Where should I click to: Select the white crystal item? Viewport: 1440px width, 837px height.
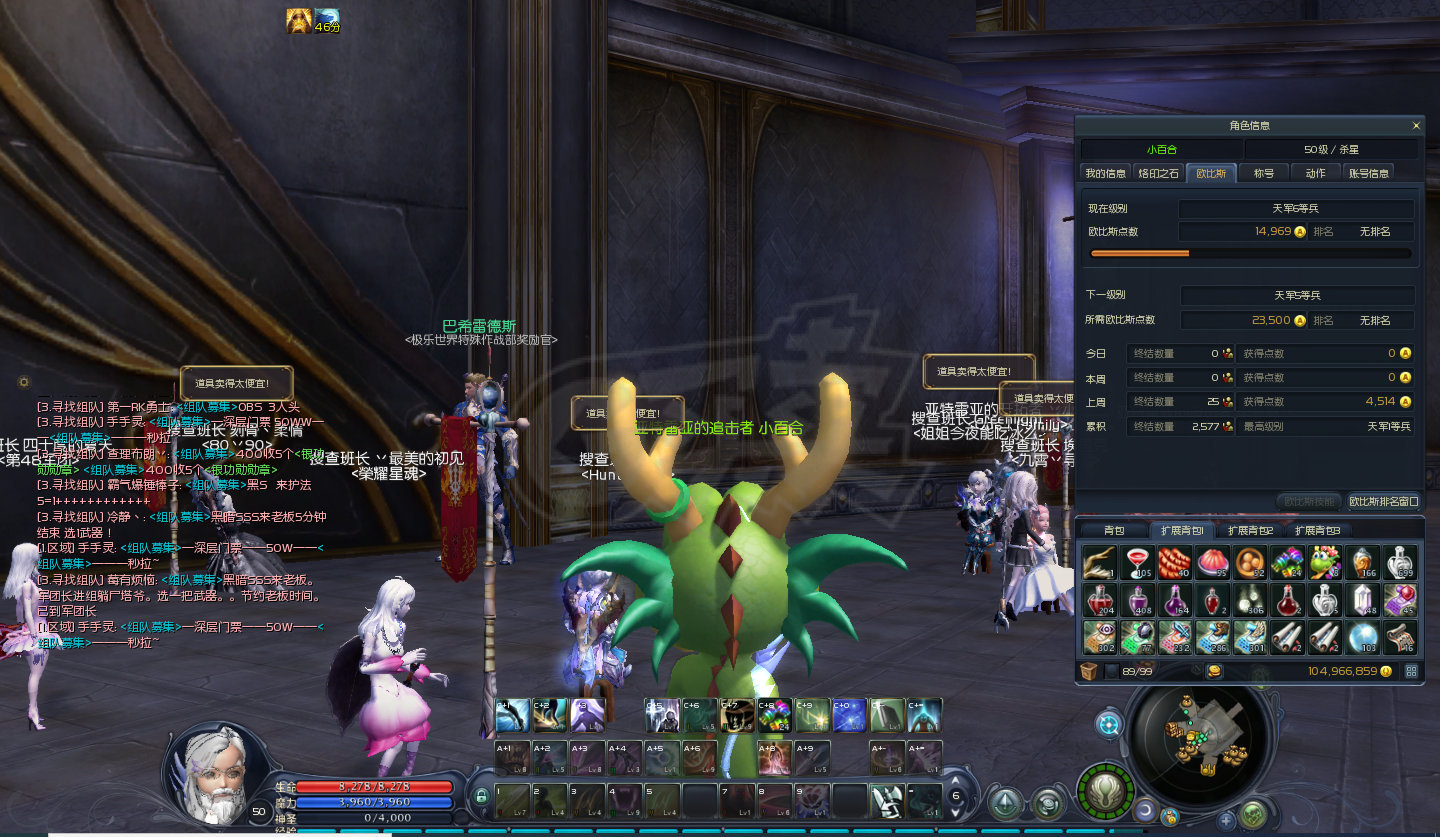point(1361,600)
